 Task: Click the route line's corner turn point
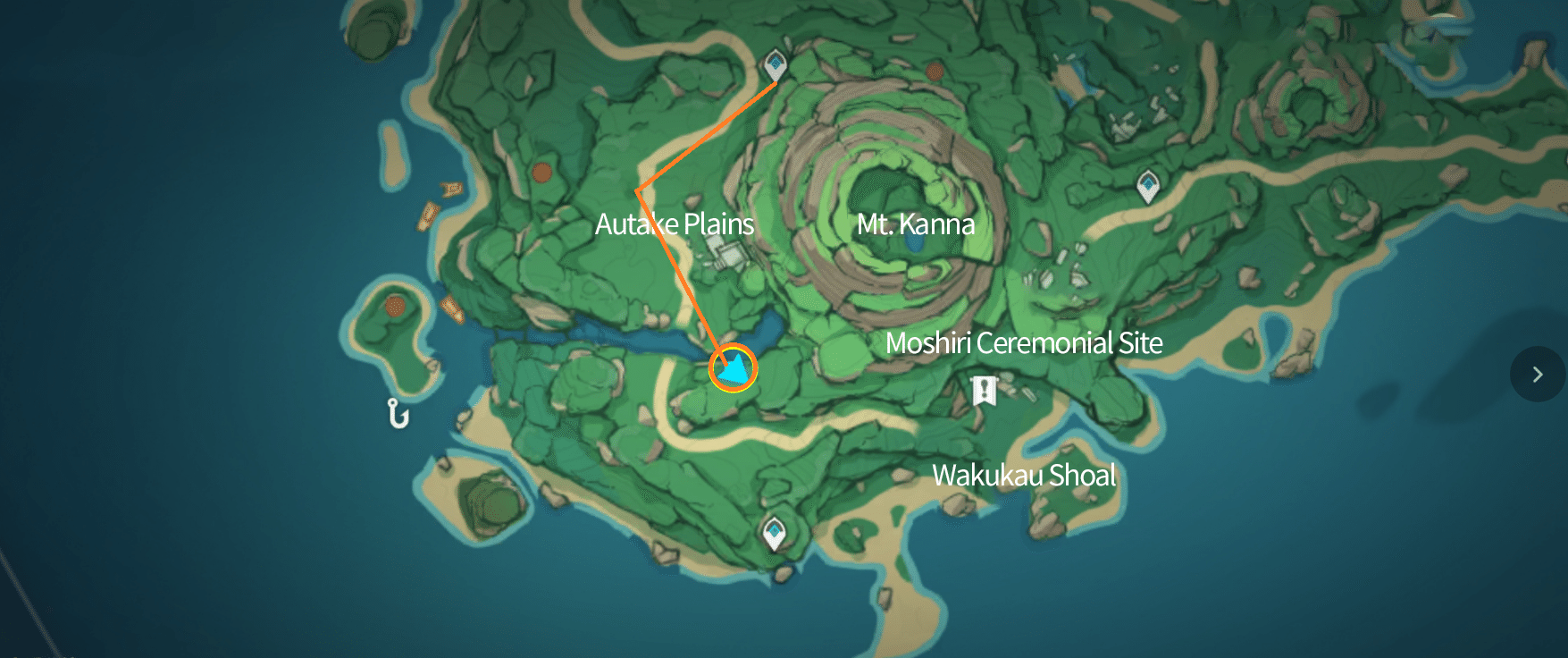point(637,190)
